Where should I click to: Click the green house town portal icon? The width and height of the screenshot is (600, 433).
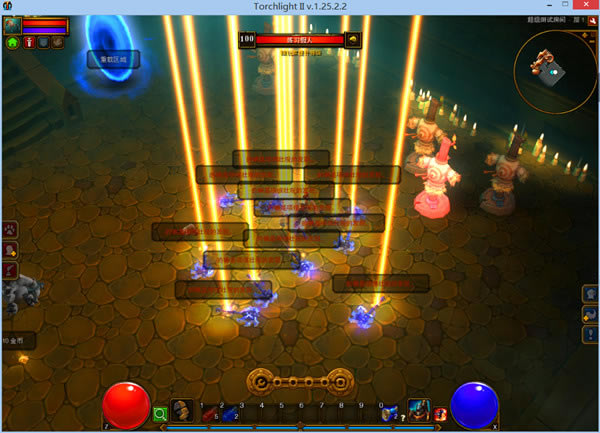(13, 43)
